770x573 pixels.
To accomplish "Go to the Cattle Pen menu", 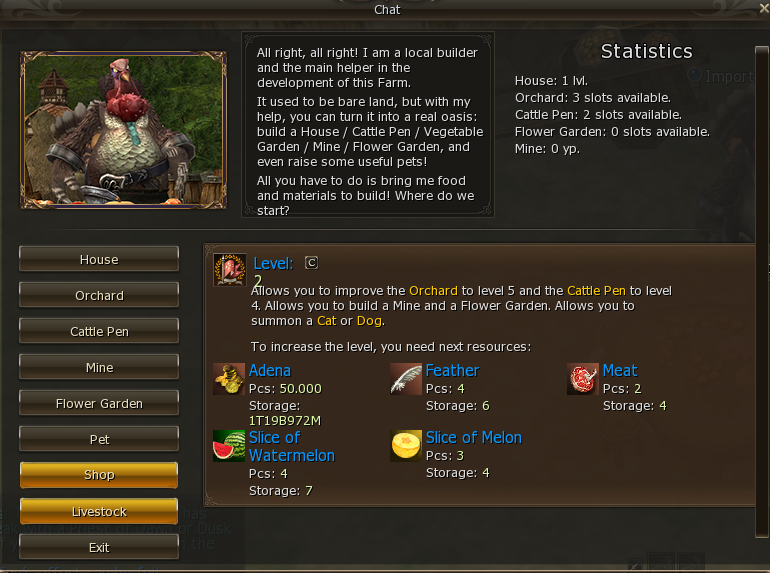I will point(99,331).
